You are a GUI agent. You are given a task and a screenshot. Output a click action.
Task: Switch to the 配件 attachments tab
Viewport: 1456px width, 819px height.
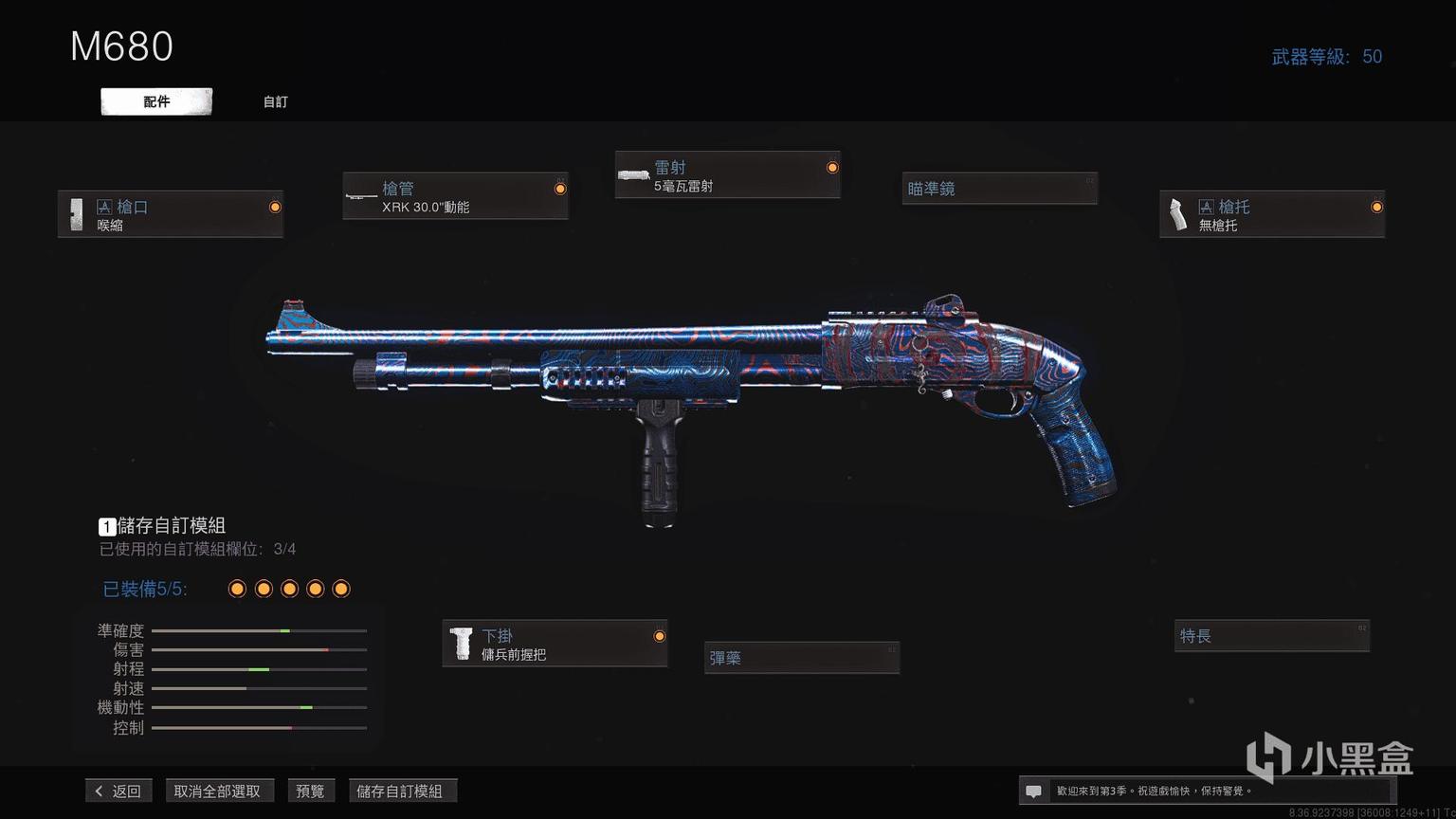point(156,101)
